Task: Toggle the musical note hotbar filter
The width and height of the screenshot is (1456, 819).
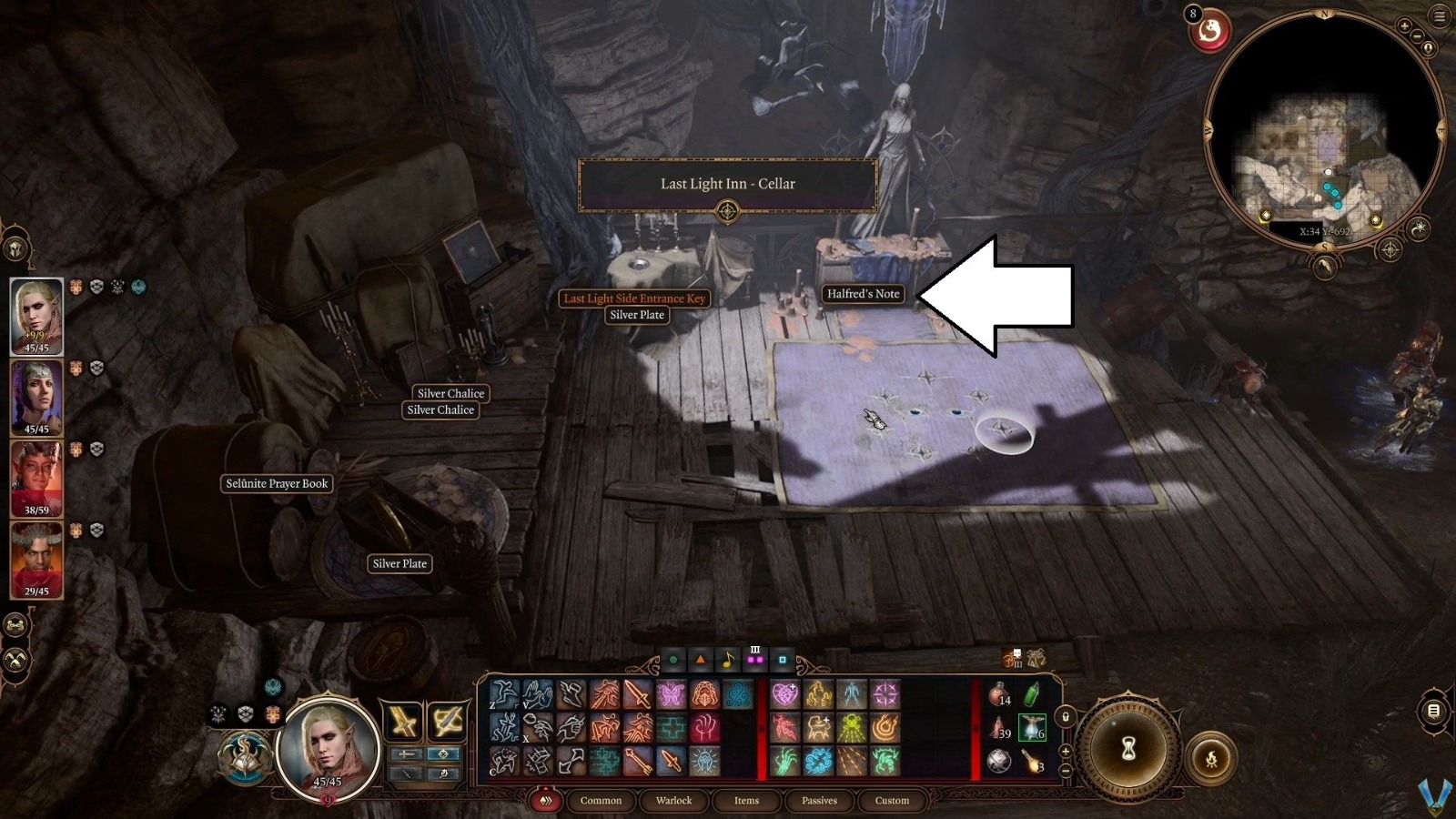Action: tap(728, 660)
